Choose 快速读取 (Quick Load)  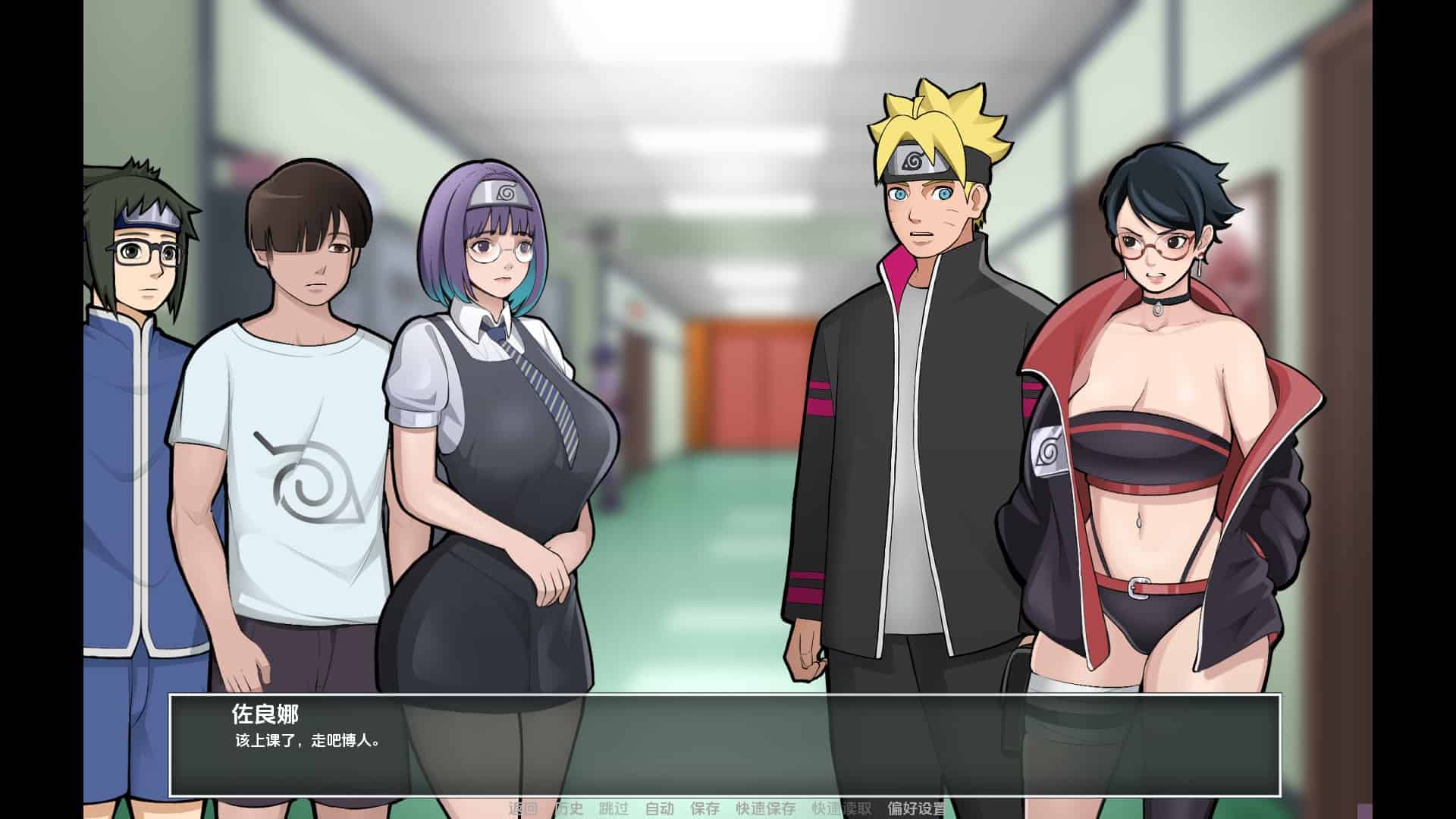(842, 808)
